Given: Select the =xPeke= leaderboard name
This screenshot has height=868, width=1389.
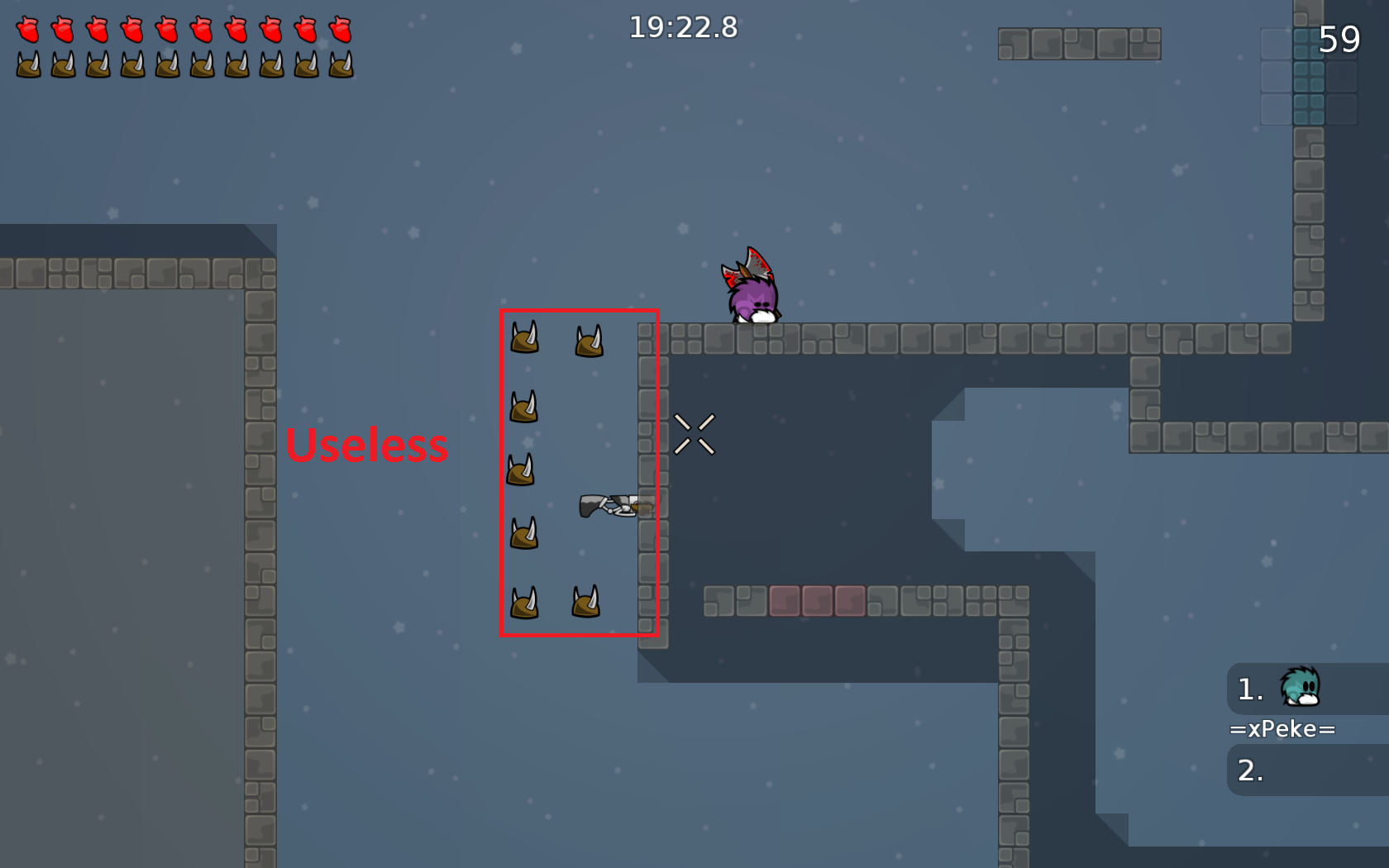Looking at the screenshot, I should click(x=1282, y=729).
